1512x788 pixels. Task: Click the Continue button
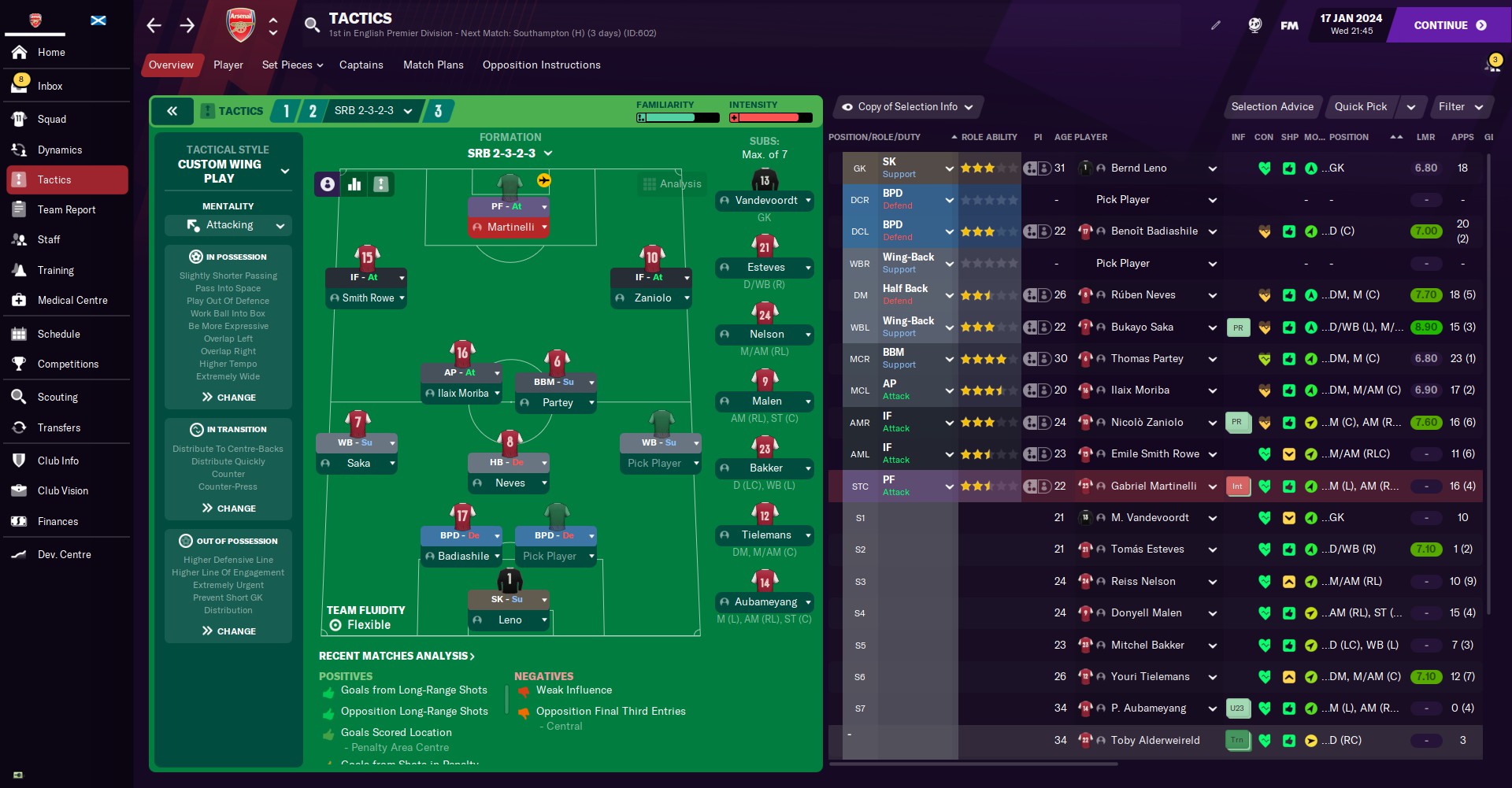click(x=1449, y=25)
